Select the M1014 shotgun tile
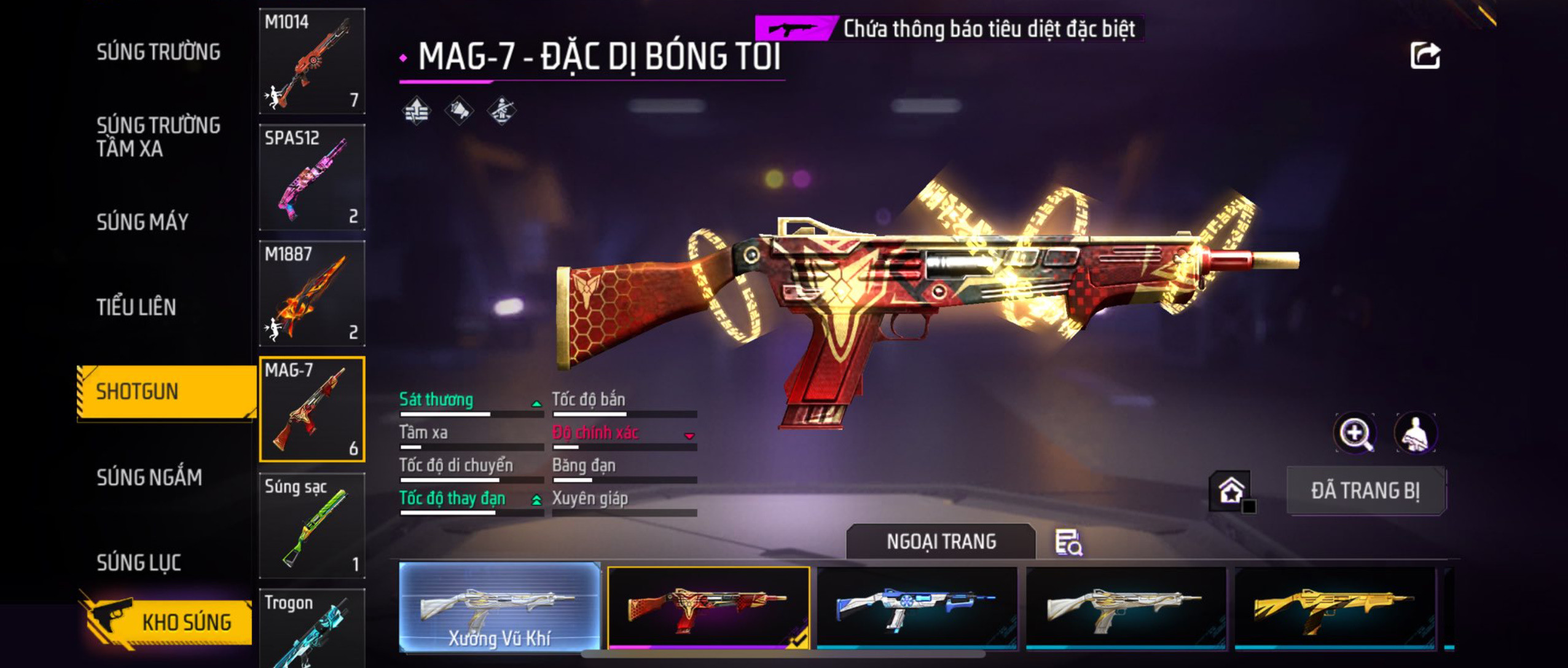 point(312,61)
